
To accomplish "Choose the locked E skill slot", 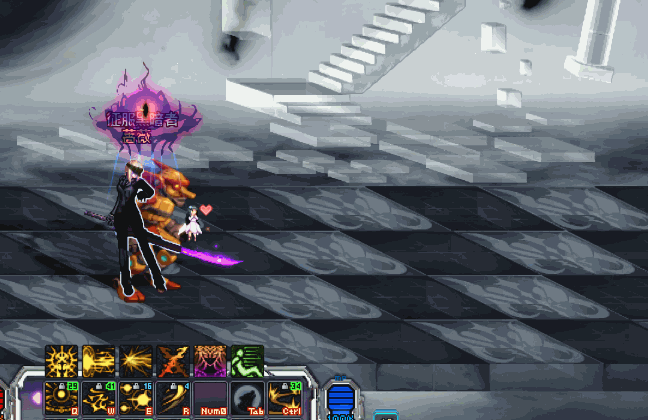I will 135,397.
